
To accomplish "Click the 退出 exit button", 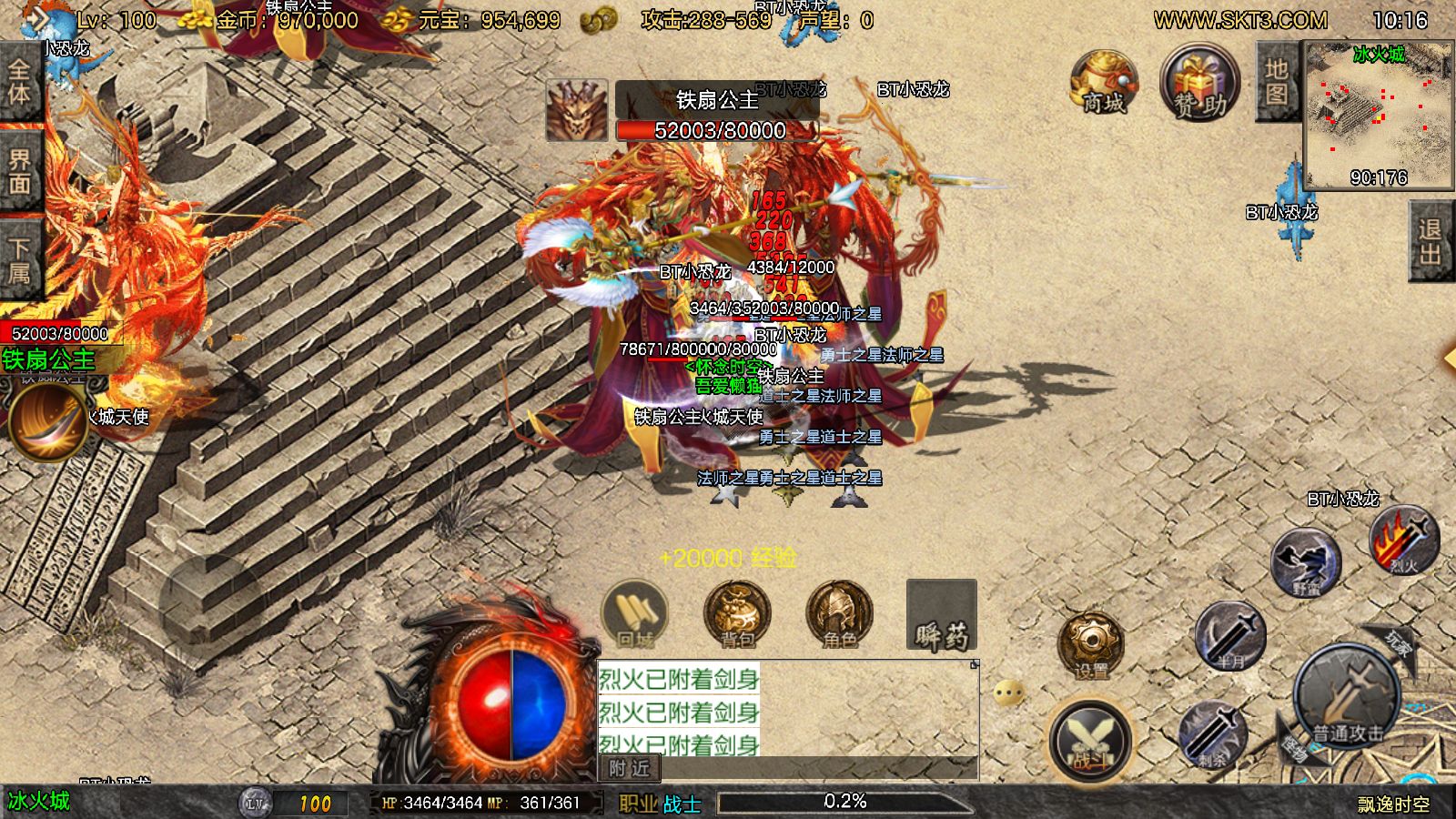I will click(1431, 243).
